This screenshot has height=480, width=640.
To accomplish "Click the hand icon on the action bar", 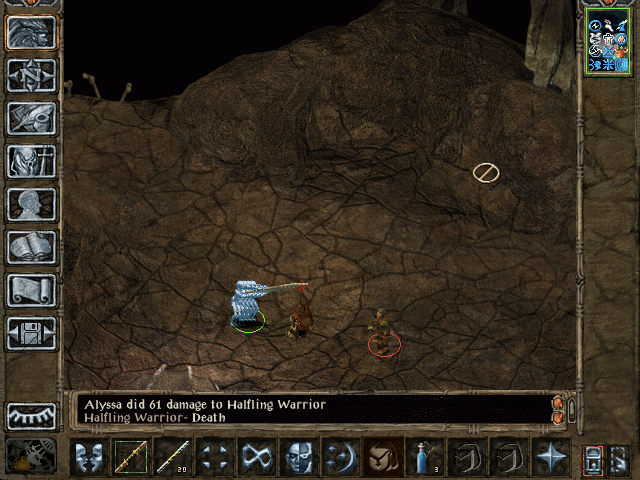I will pos(383,456).
